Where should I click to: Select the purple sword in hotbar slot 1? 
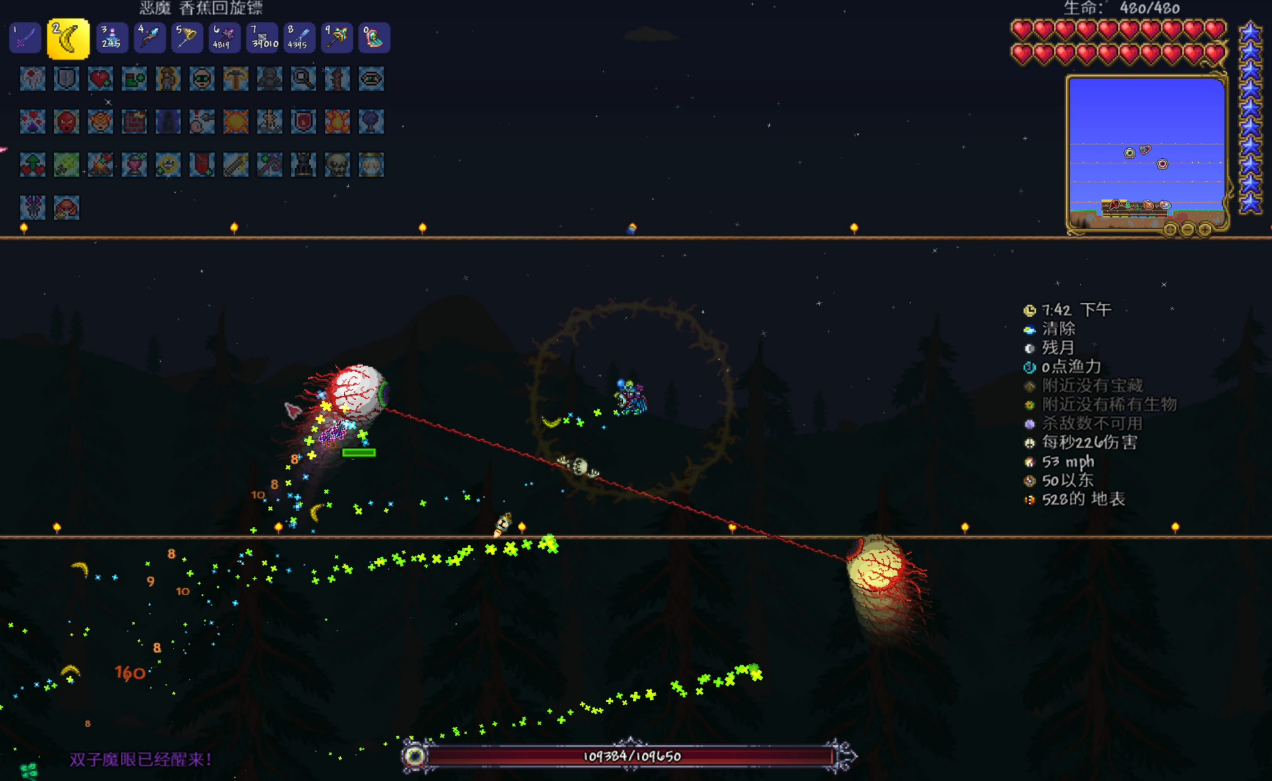coord(25,39)
